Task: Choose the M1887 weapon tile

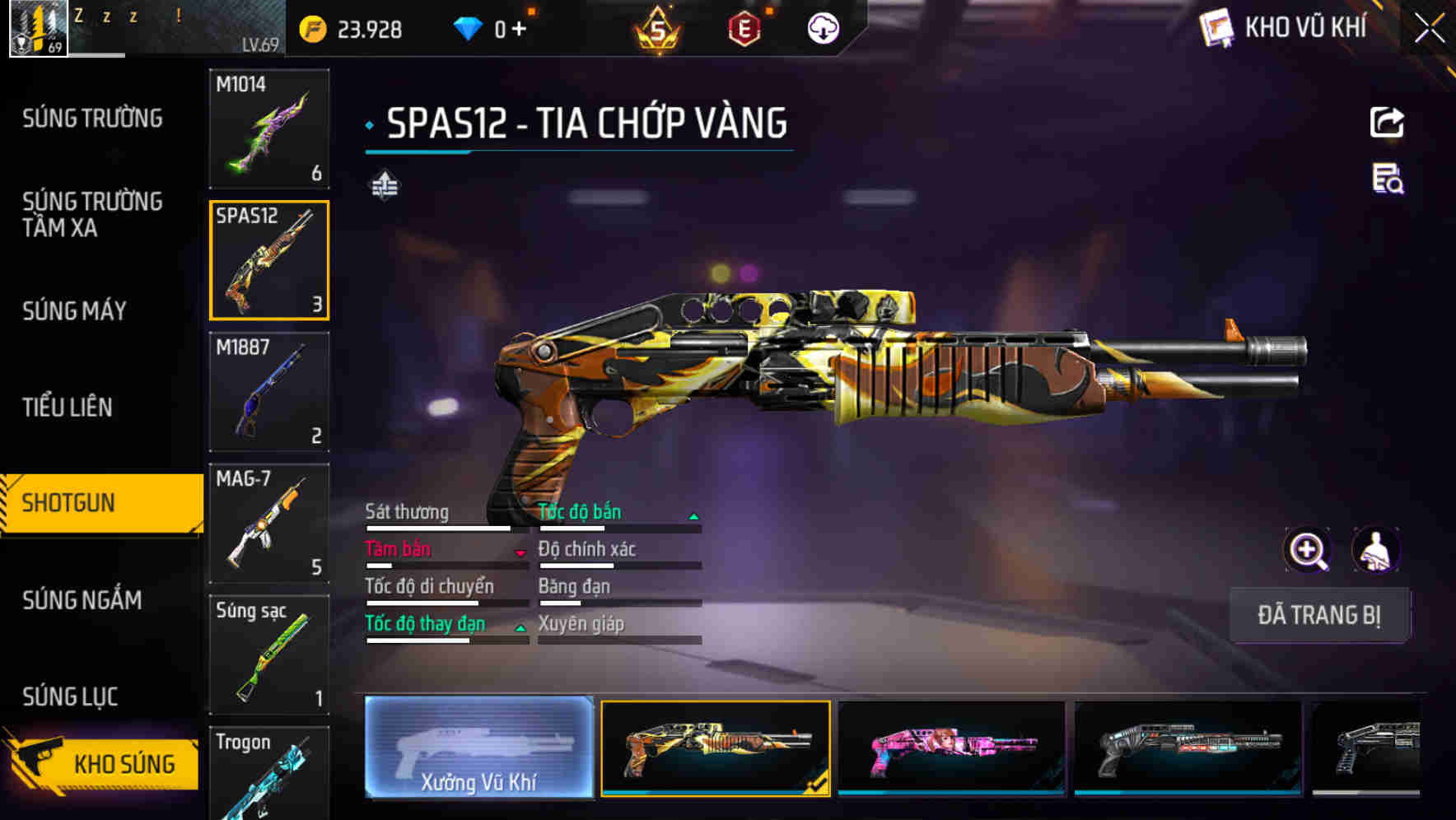Action: click(x=269, y=392)
